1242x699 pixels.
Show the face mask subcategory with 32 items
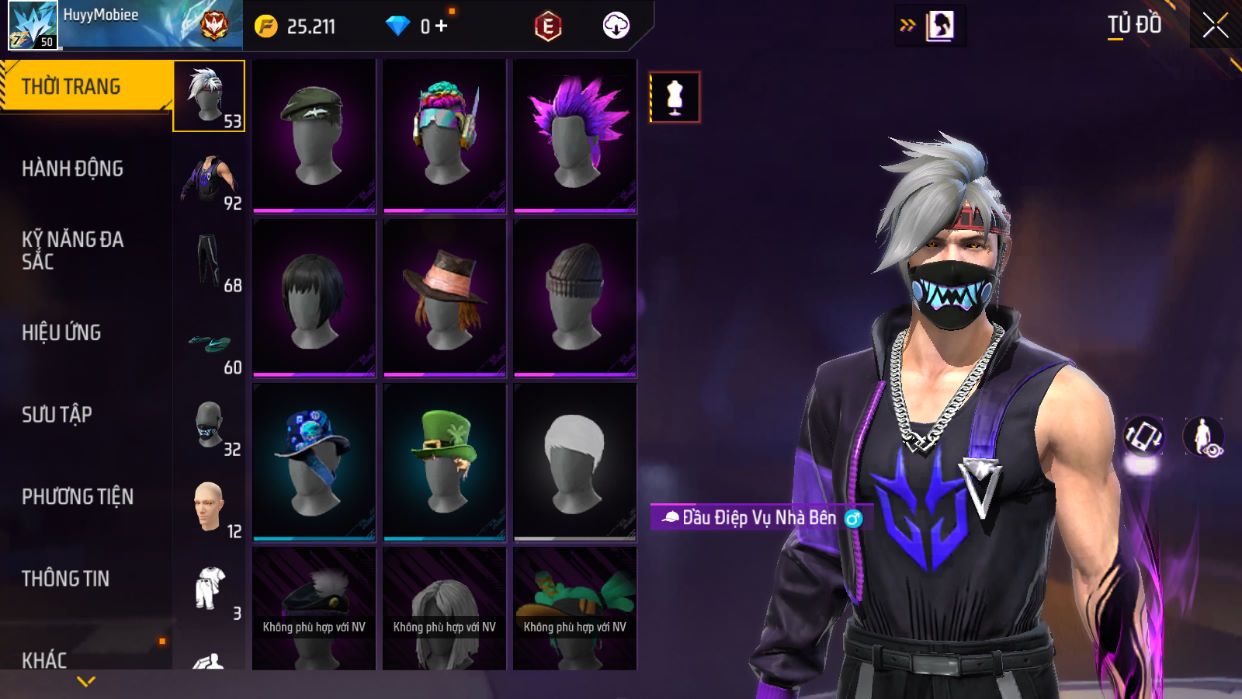point(209,426)
